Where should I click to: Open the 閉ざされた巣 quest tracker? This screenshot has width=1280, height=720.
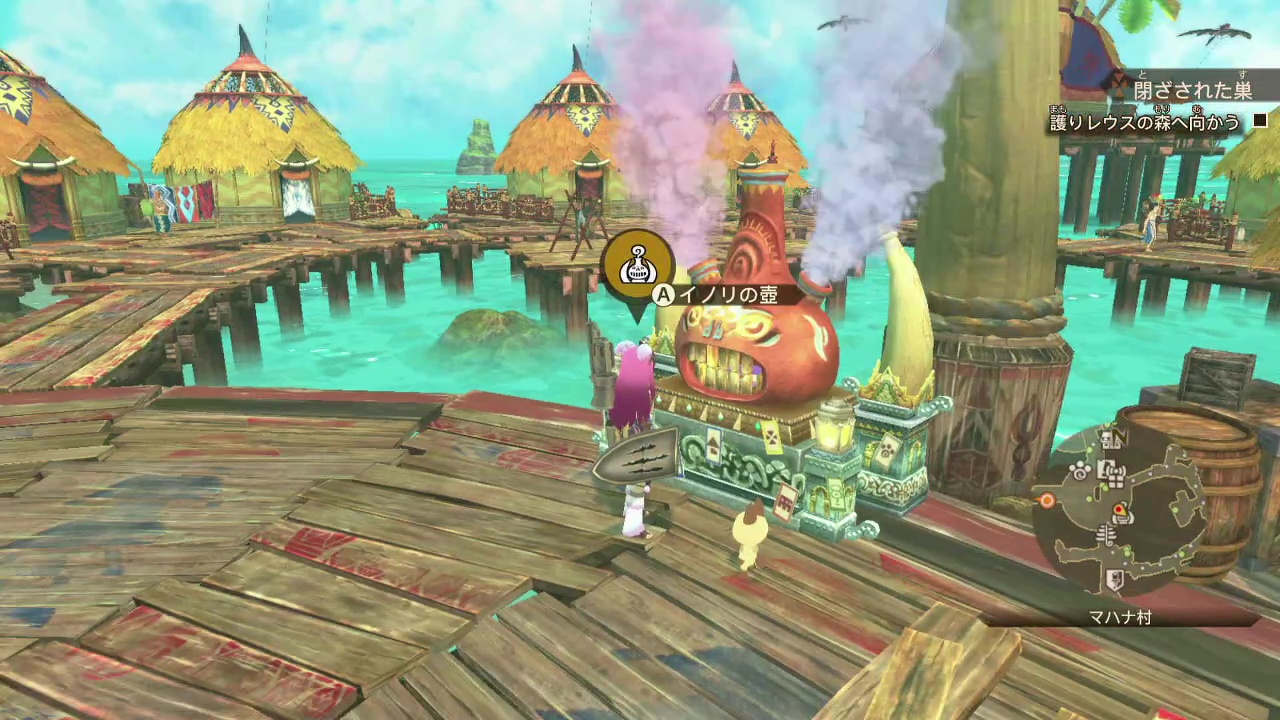[1191, 90]
